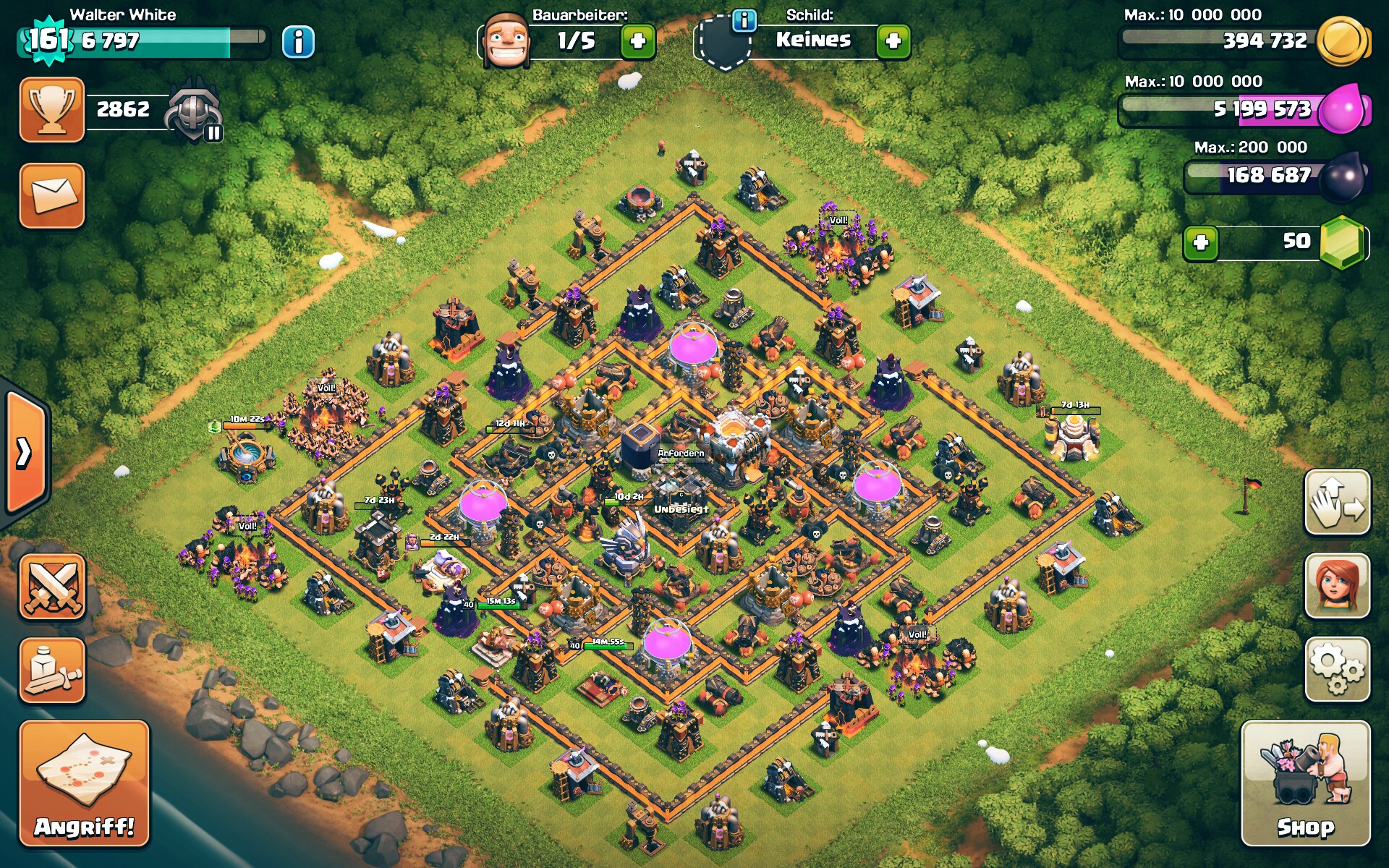Open the Shop
Viewport: 1389px width, 868px height.
[1305, 783]
